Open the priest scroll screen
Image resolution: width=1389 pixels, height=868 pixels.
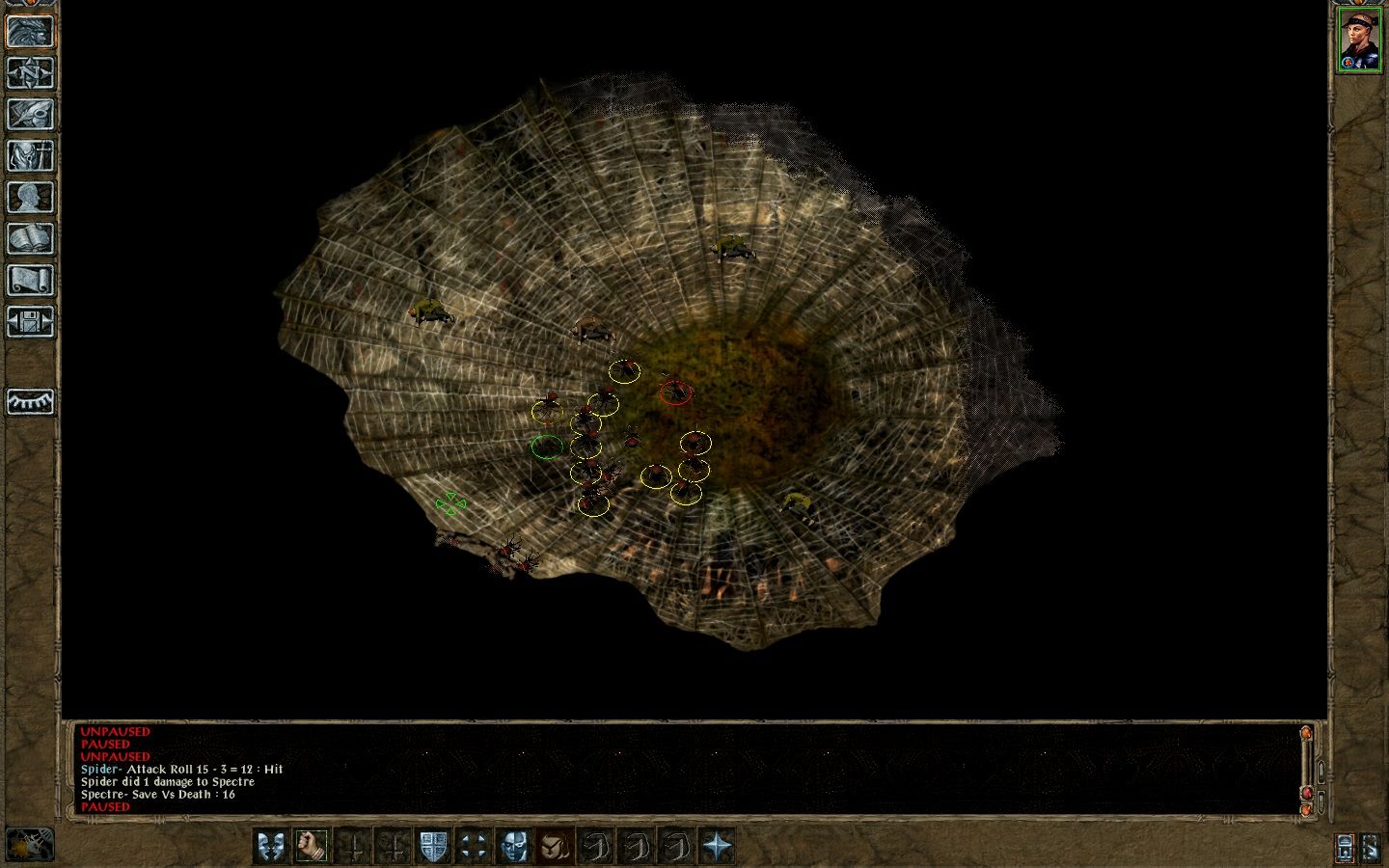30,281
